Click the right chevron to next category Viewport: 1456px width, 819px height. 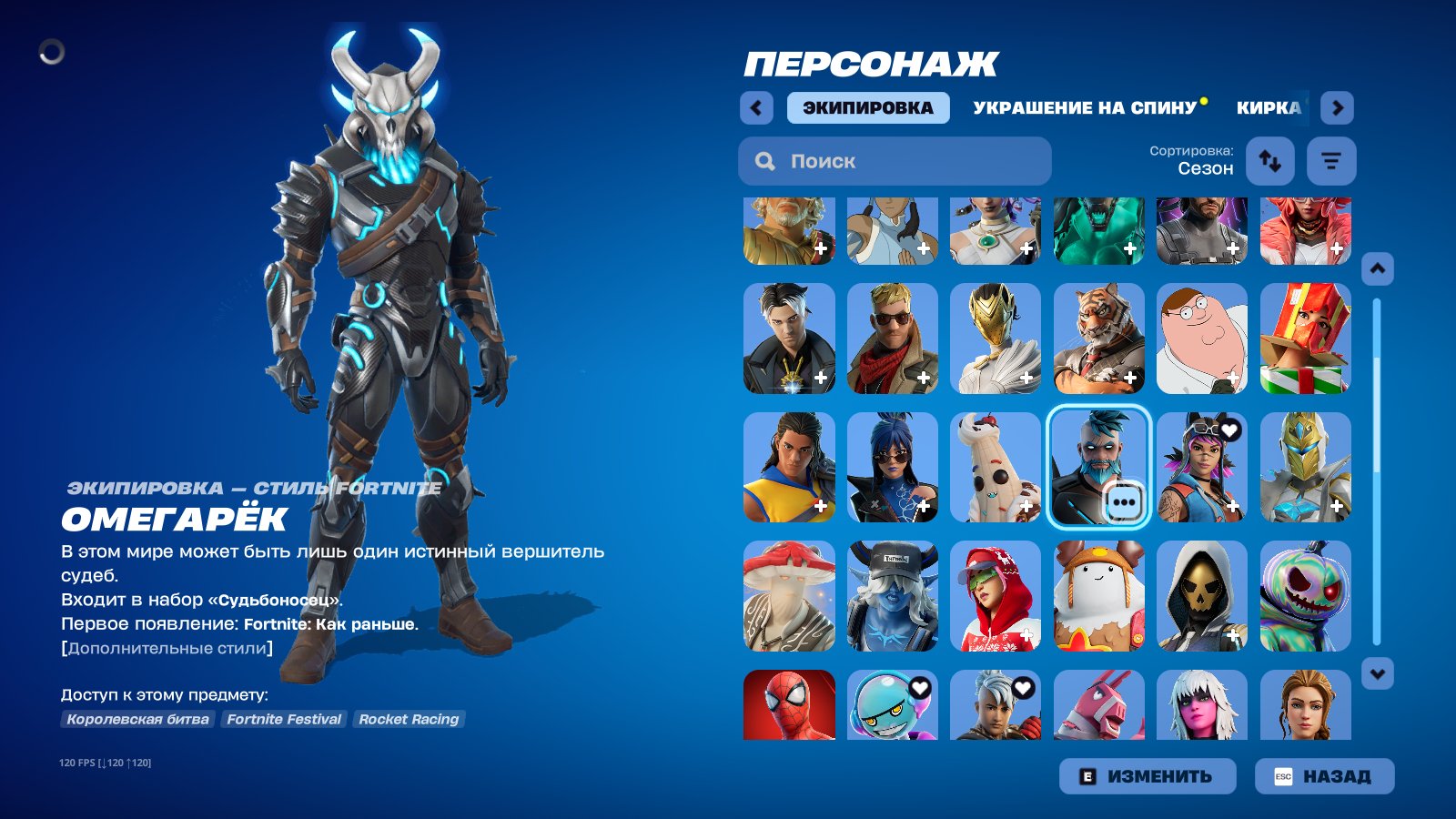click(1338, 107)
